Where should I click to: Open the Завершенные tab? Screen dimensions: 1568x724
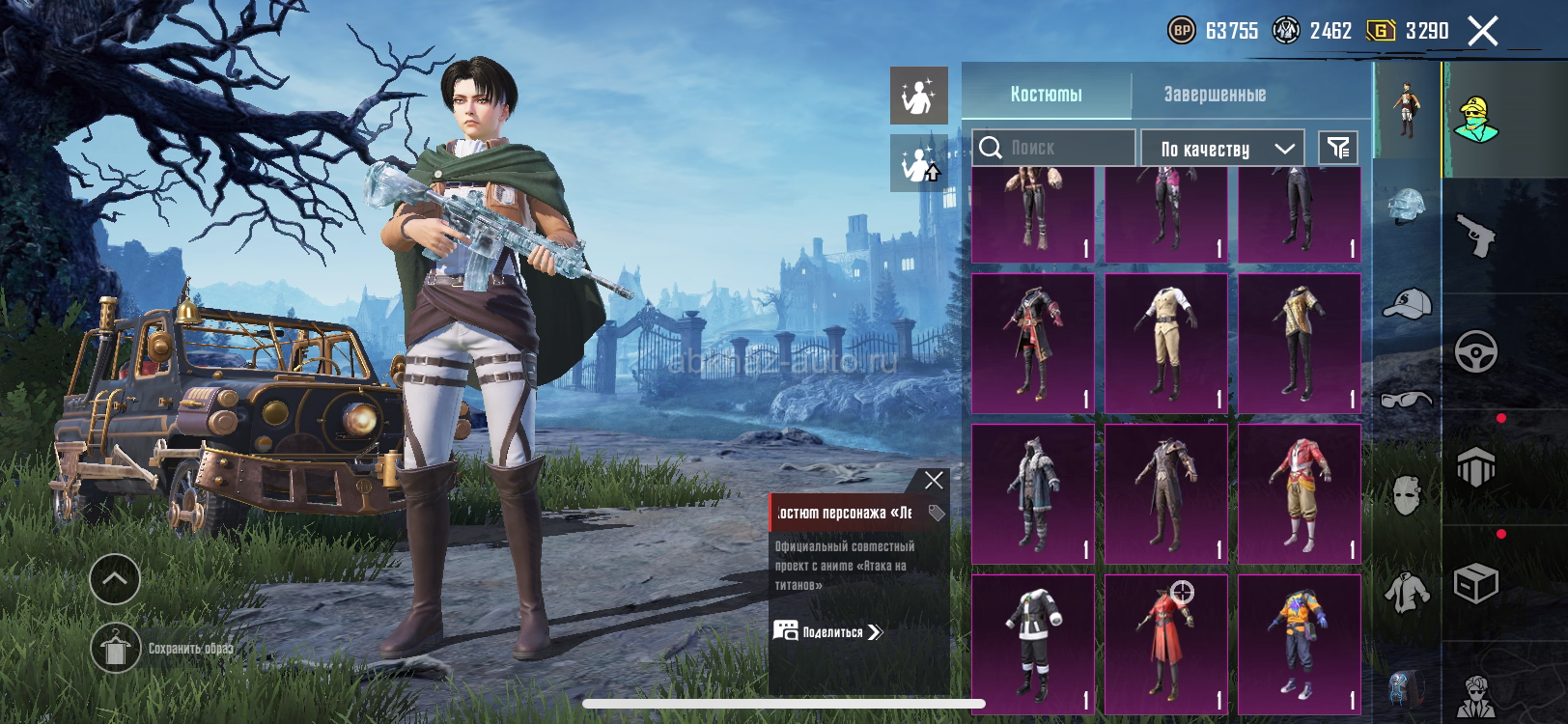coord(1214,94)
